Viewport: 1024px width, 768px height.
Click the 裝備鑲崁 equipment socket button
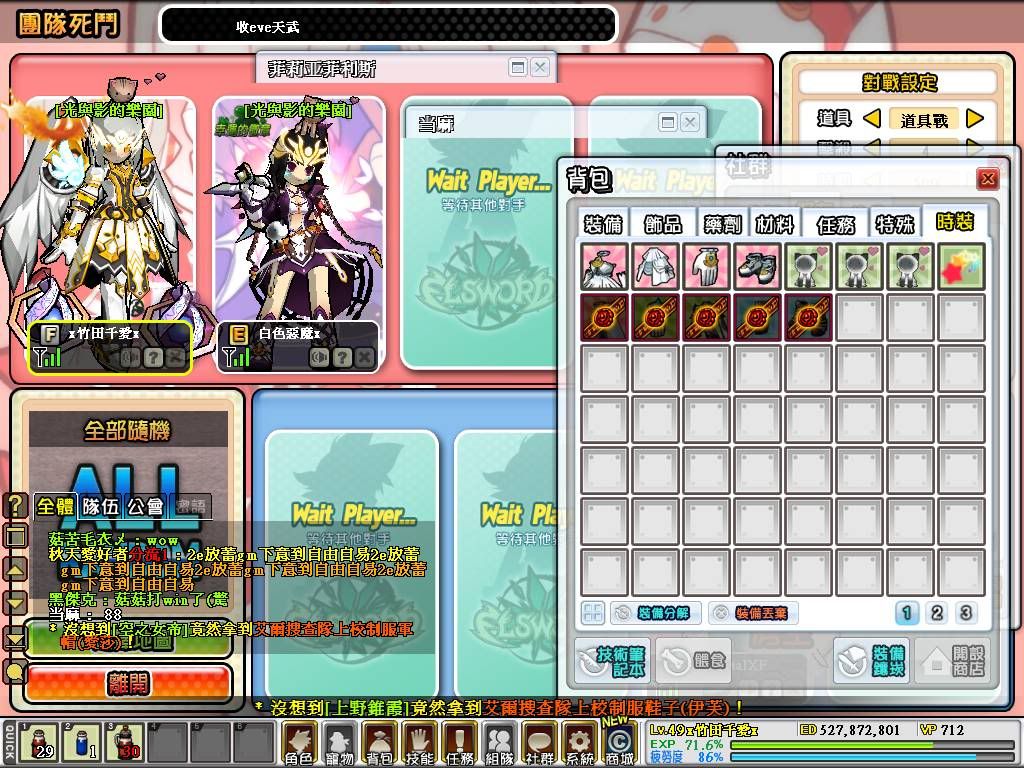pyautogui.click(x=871, y=661)
